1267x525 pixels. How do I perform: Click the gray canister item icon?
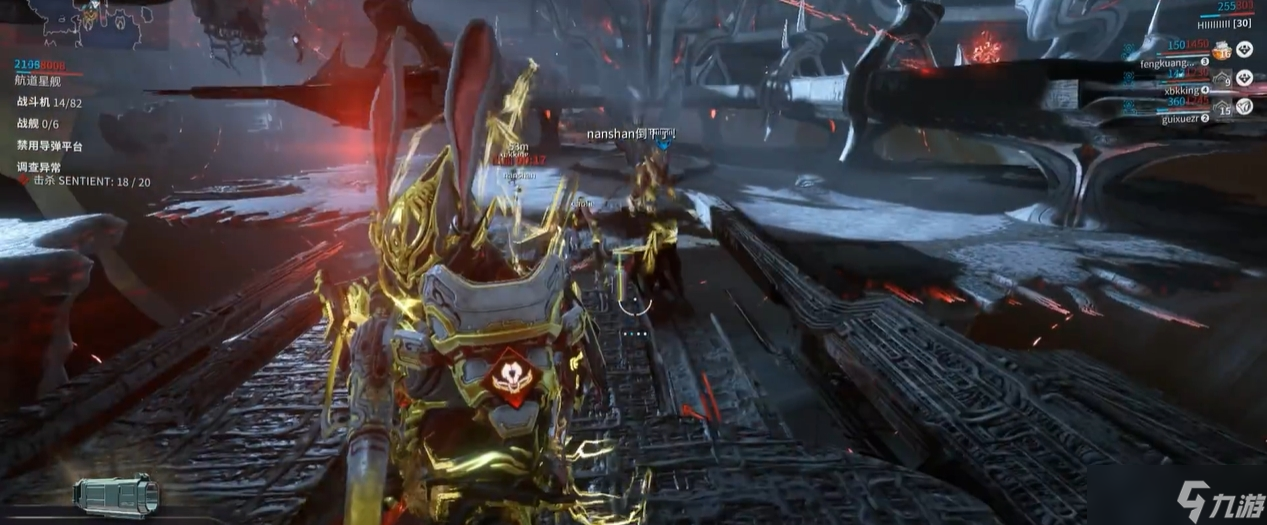[x=116, y=495]
